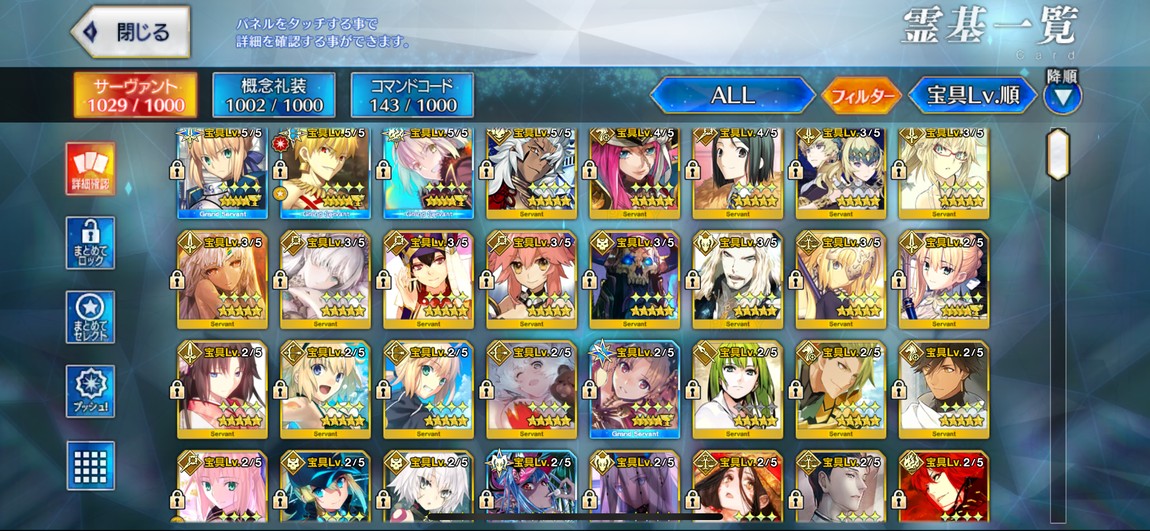The height and width of the screenshot is (531, 1150).
Task: Open the フィルター filter options
Action: pyautogui.click(x=859, y=96)
